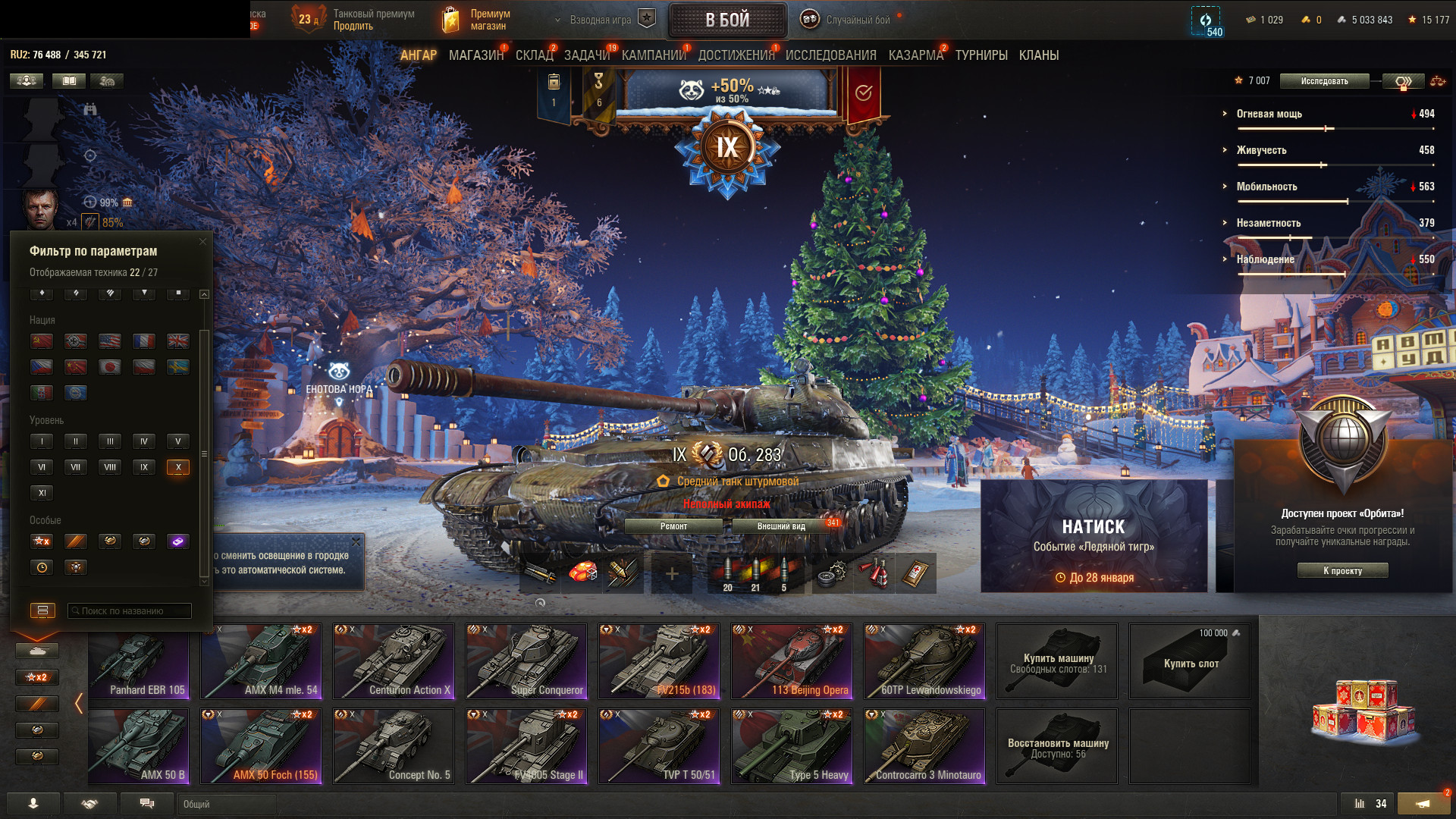
Task: Click the К проекту button
Action: [x=1342, y=571]
